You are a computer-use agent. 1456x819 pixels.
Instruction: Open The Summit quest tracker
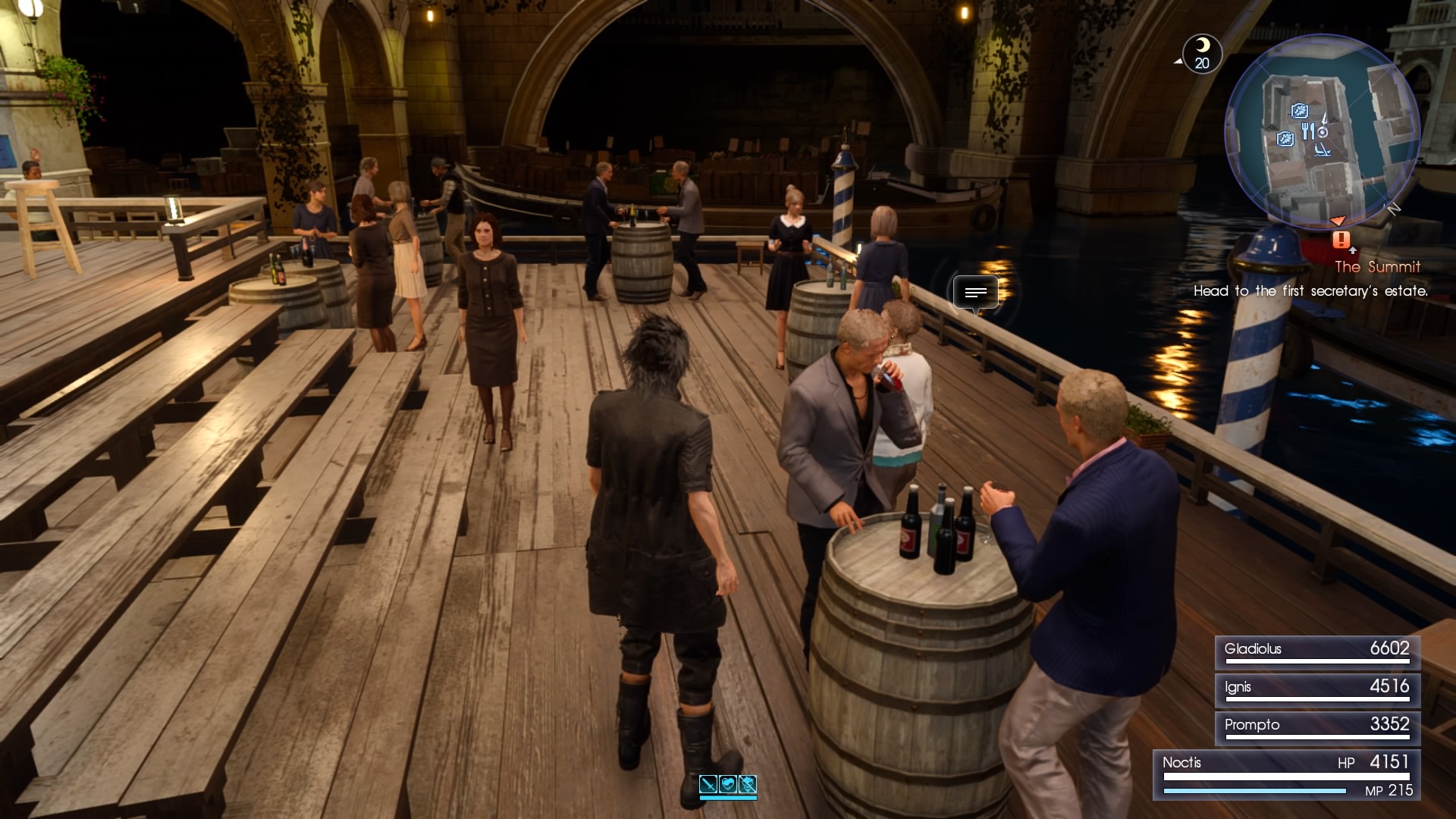pos(1377,267)
